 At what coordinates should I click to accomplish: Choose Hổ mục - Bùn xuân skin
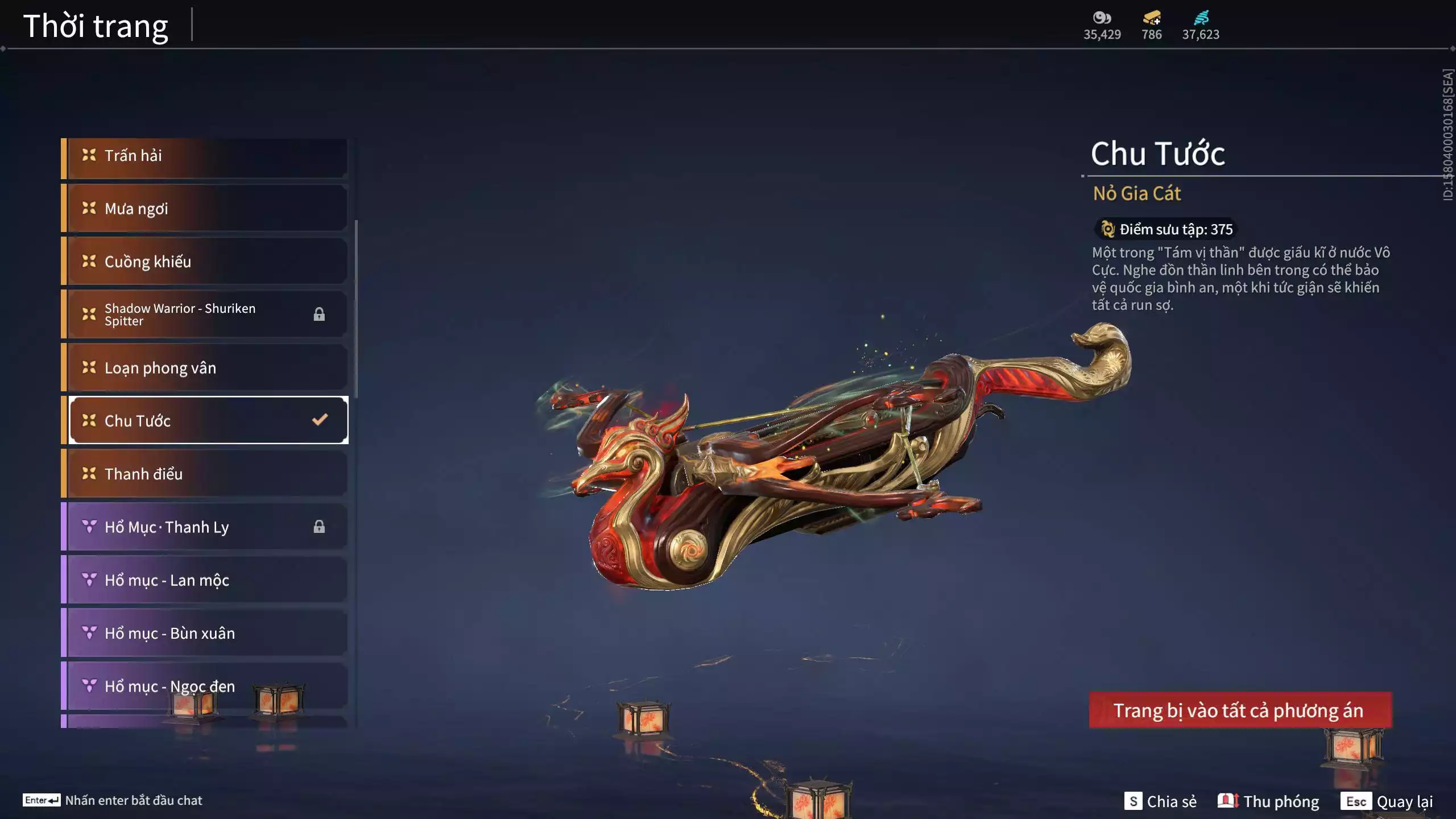click(205, 633)
